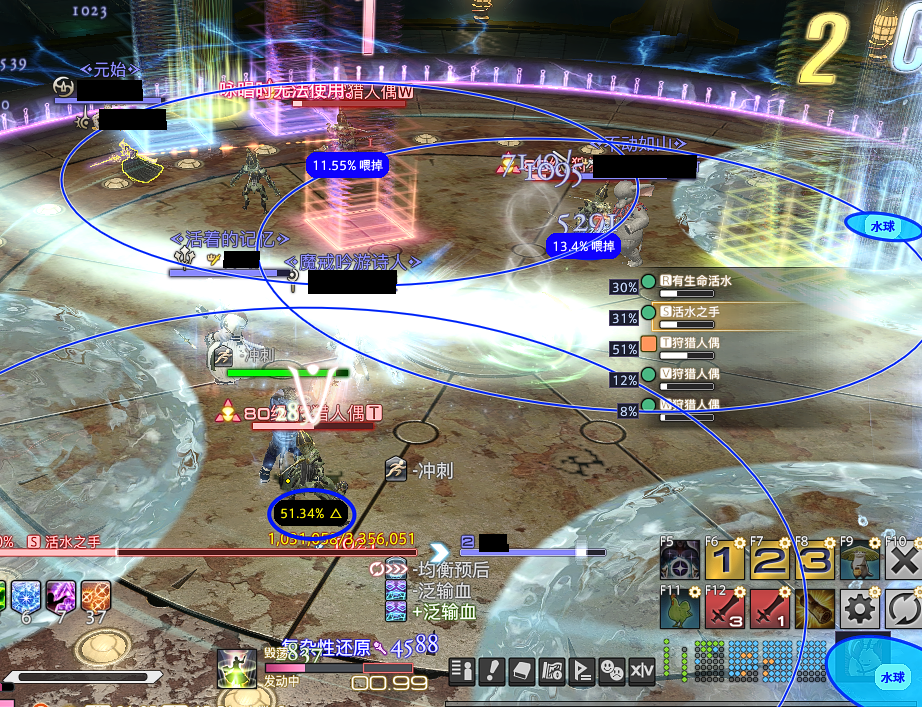The width and height of the screenshot is (922, 707).
Task: Open the book-shaped Logs menu icon
Action: pyautogui.click(x=520, y=670)
